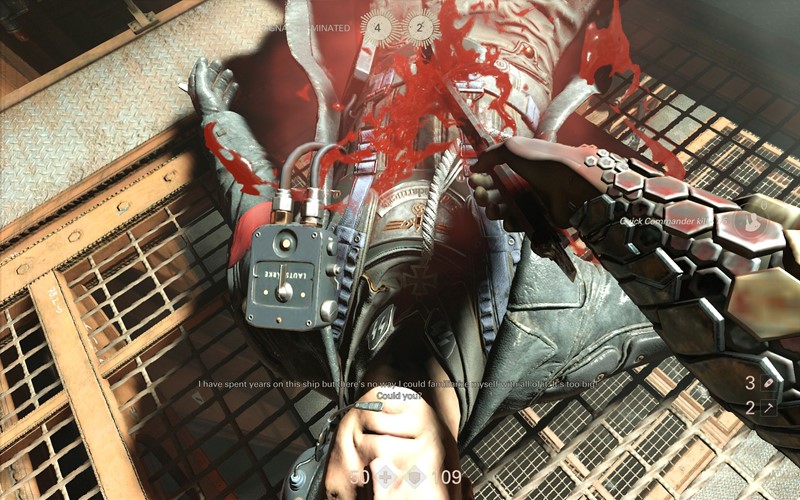This screenshot has height=500, width=800.
Task: Click the health cross icon
Action: 385,477
